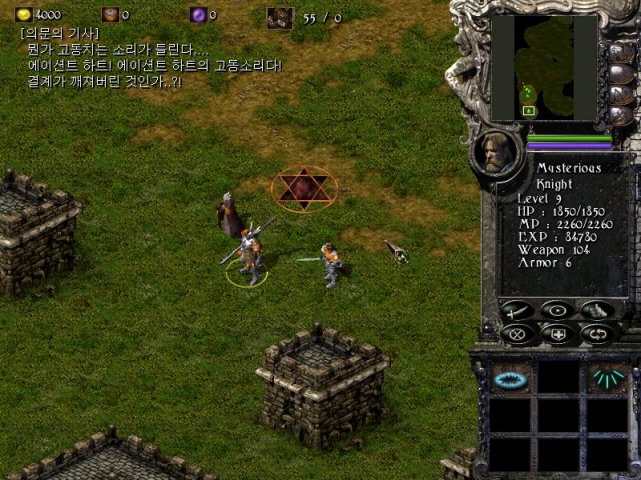Select the Mysterious Knight portrait
Screen dimensions: 641x480
pyautogui.click(x=498, y=152)
